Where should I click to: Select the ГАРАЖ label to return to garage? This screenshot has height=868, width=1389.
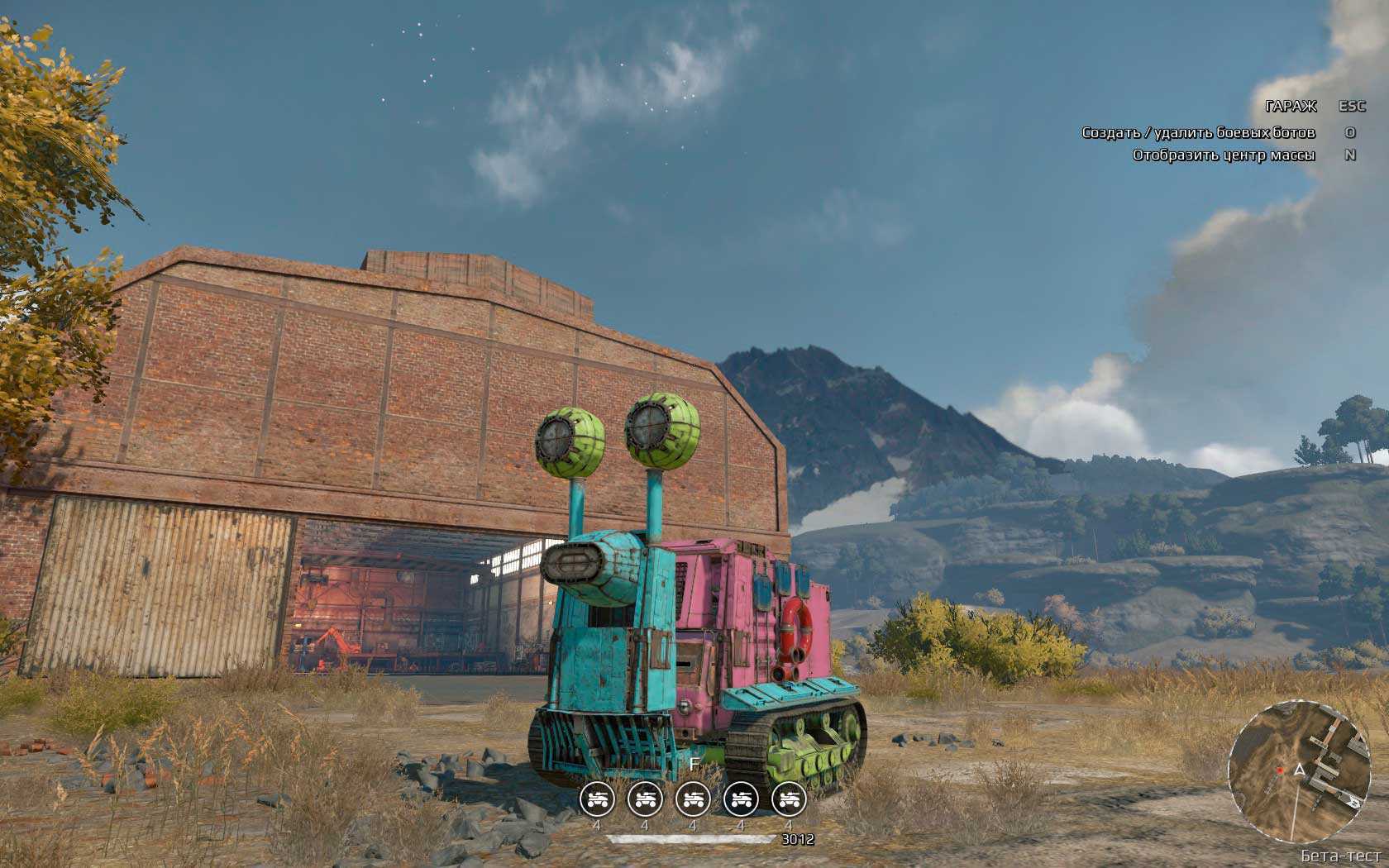click(1291, 107)
